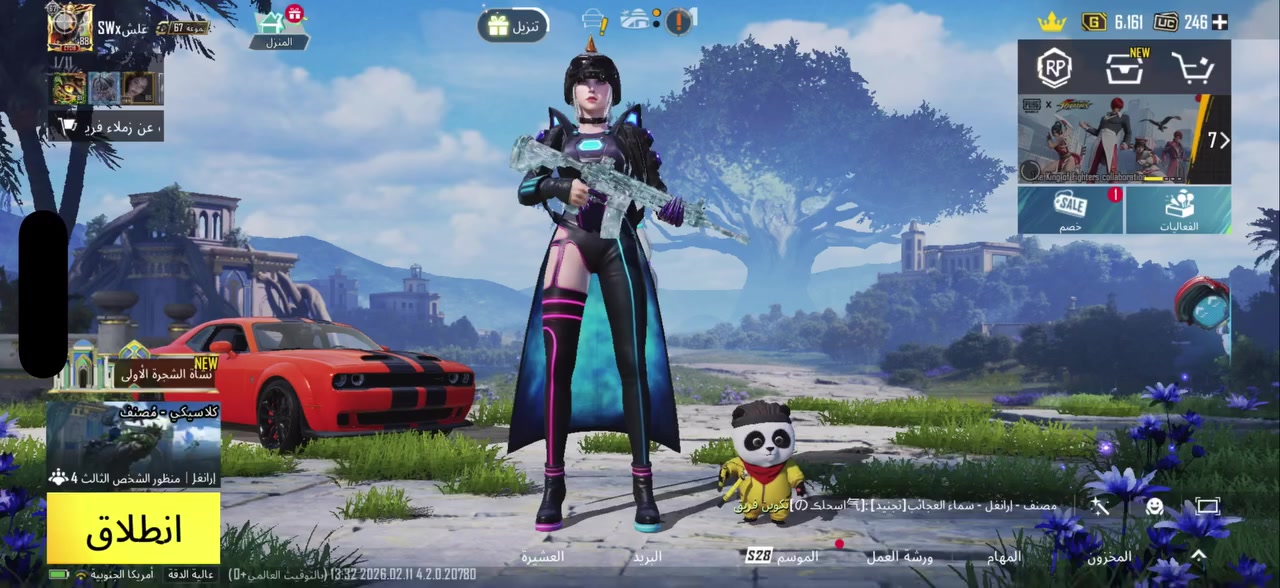
Task: View the King of Fighters collaboration banner
Action: click(1110, 139)
